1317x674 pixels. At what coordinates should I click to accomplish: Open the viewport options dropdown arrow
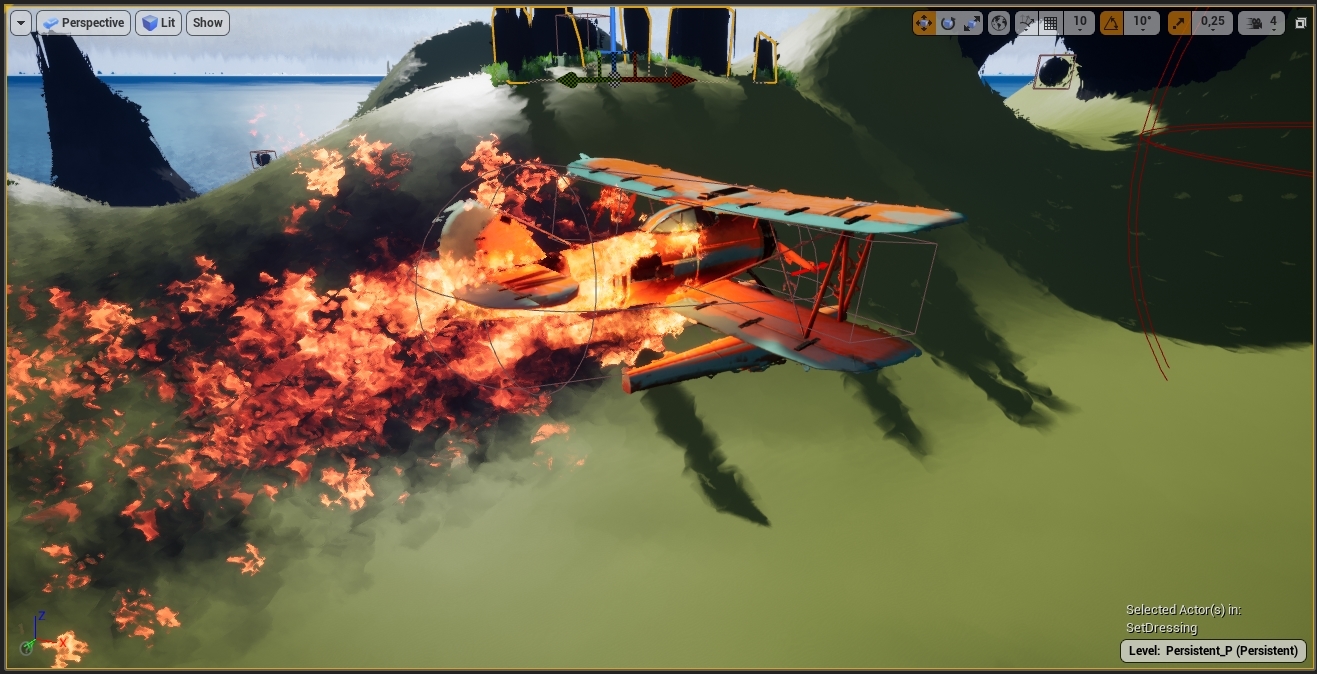(x=21, y=23)
